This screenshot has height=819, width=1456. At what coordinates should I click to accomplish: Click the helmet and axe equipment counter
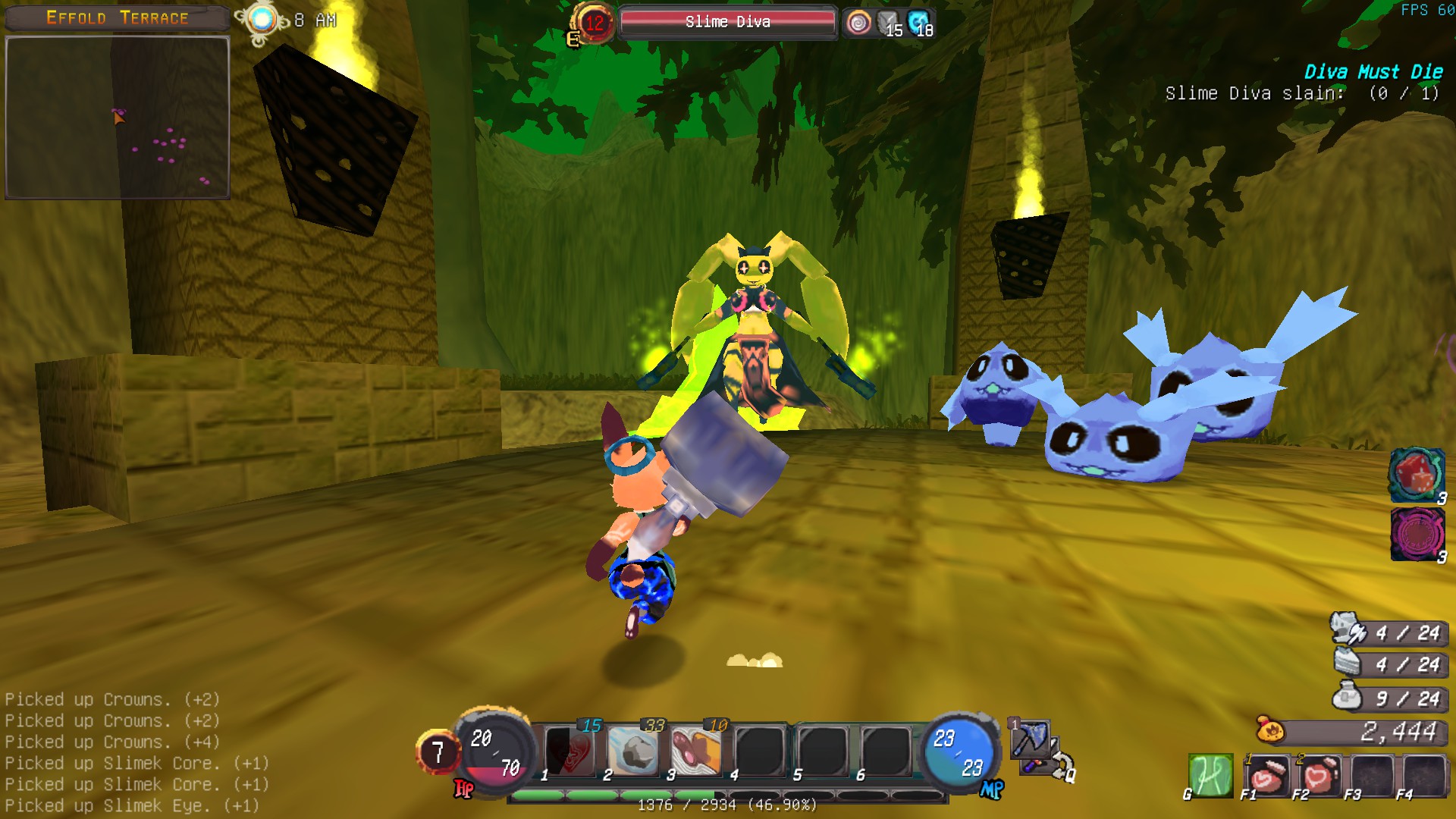(x=1348, y=629)
